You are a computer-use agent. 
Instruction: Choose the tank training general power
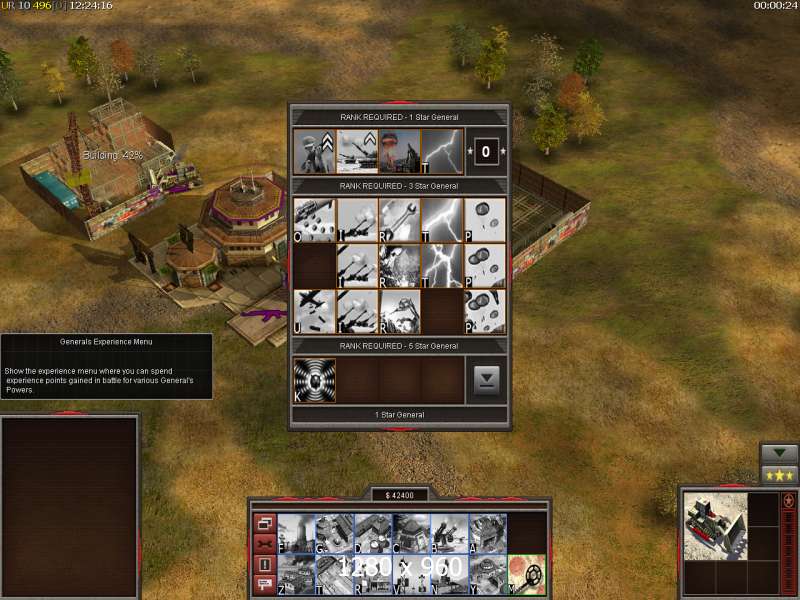point(358,152)
